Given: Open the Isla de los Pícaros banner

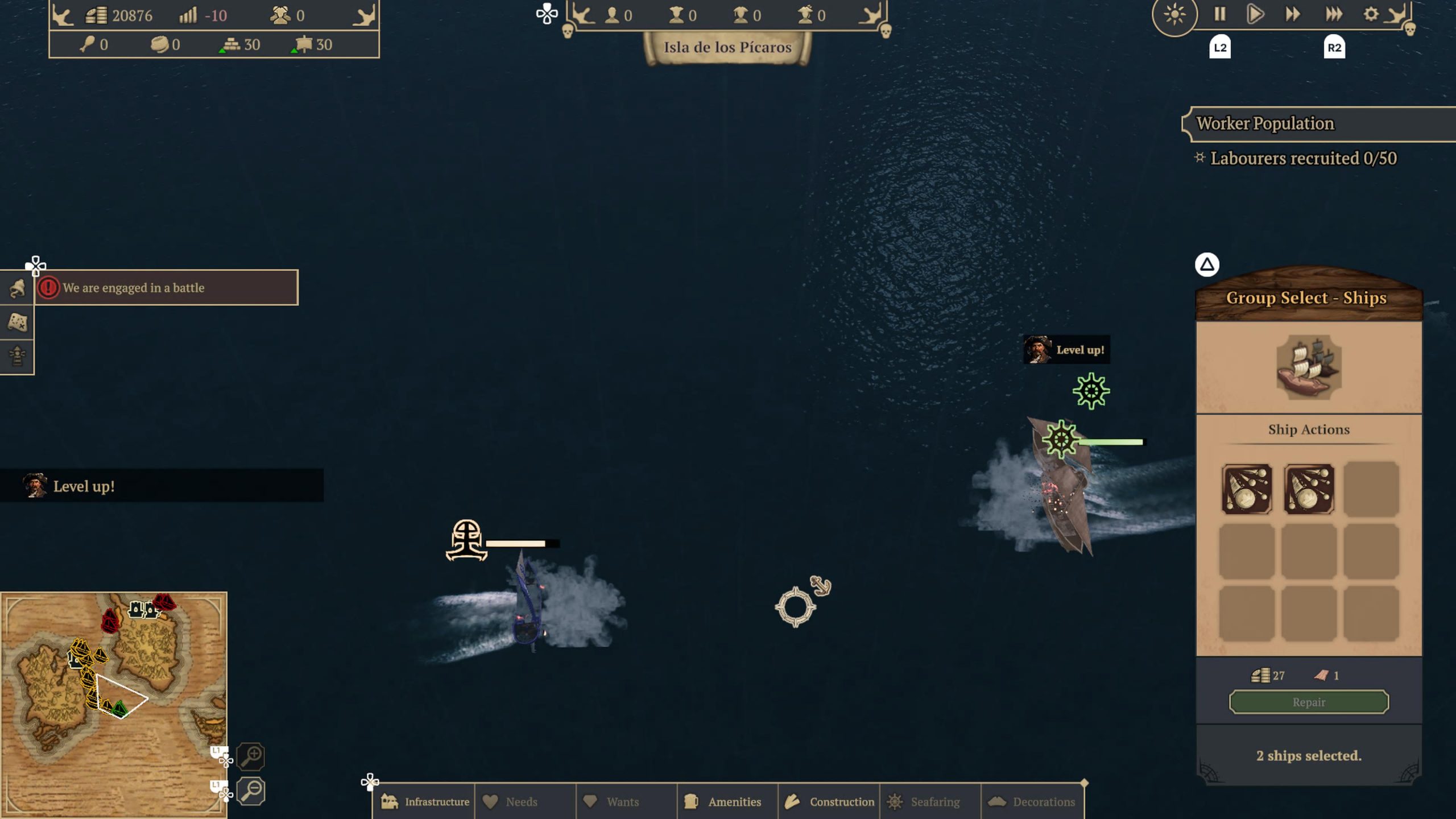Looking at the screenshot, I should 727,48.
